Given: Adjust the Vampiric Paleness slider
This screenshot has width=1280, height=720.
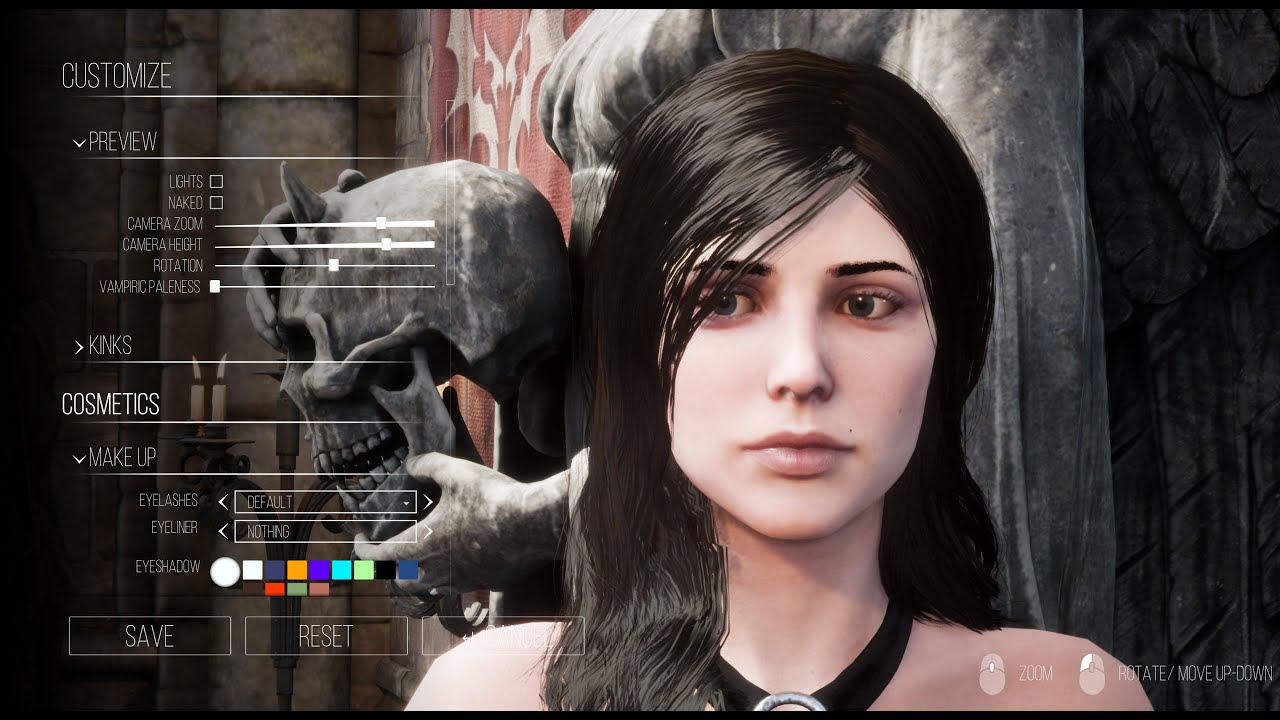Looking at the screenshot, I should [x=215, y=286].
